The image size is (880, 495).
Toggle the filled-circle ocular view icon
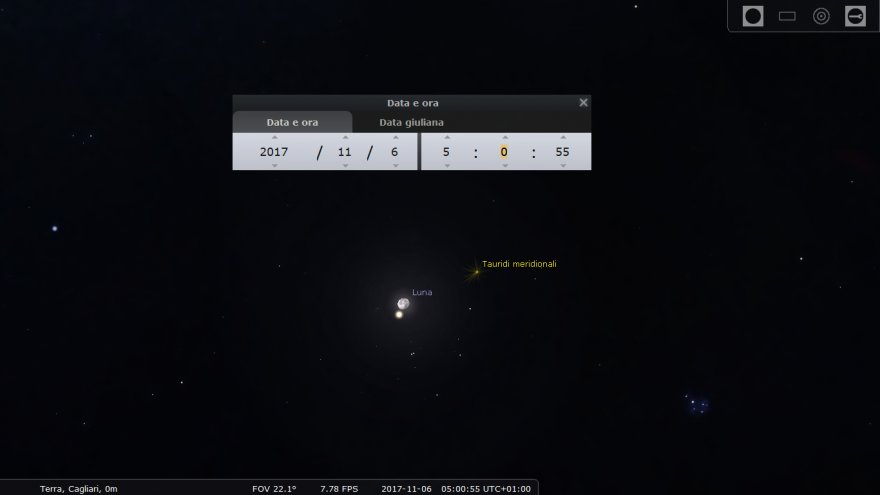[753, 16]
